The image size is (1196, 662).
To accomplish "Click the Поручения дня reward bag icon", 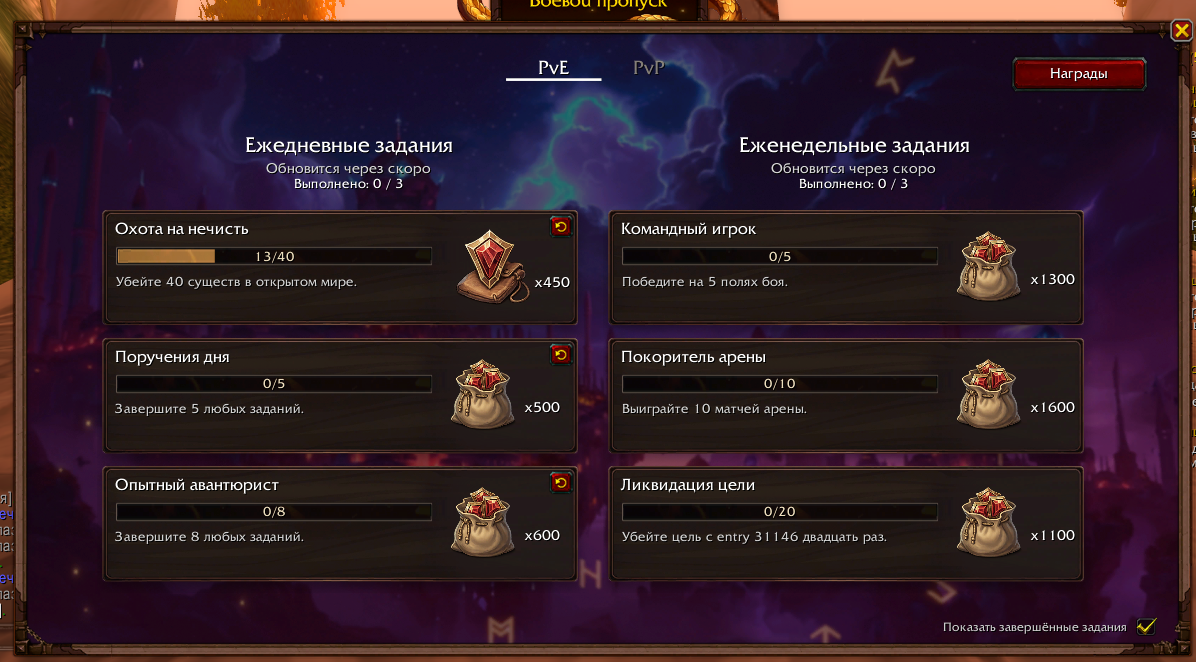I will (x=484, y=398).
